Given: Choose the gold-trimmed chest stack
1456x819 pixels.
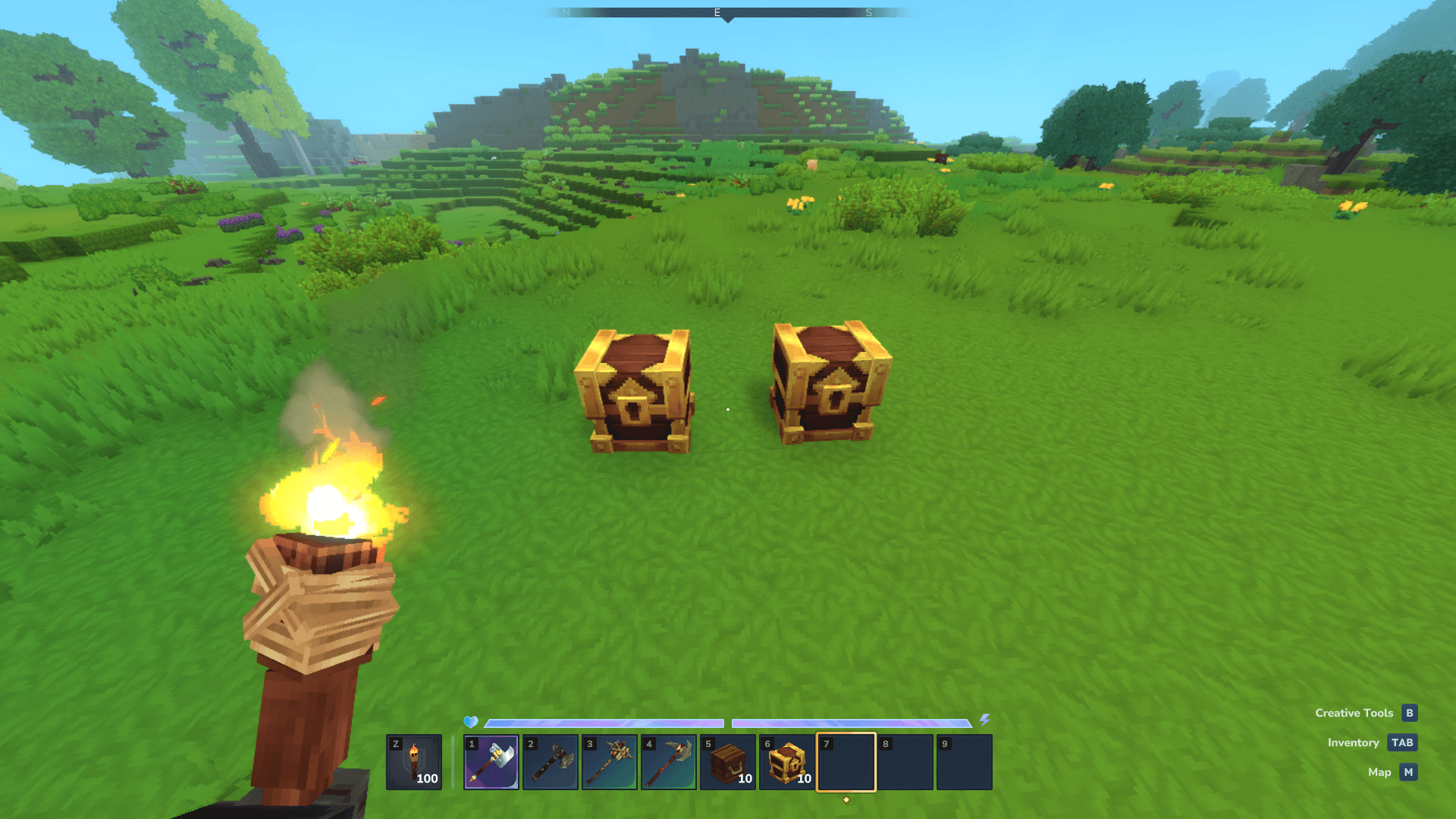Looking at the screenshot, I should point(787,762).
